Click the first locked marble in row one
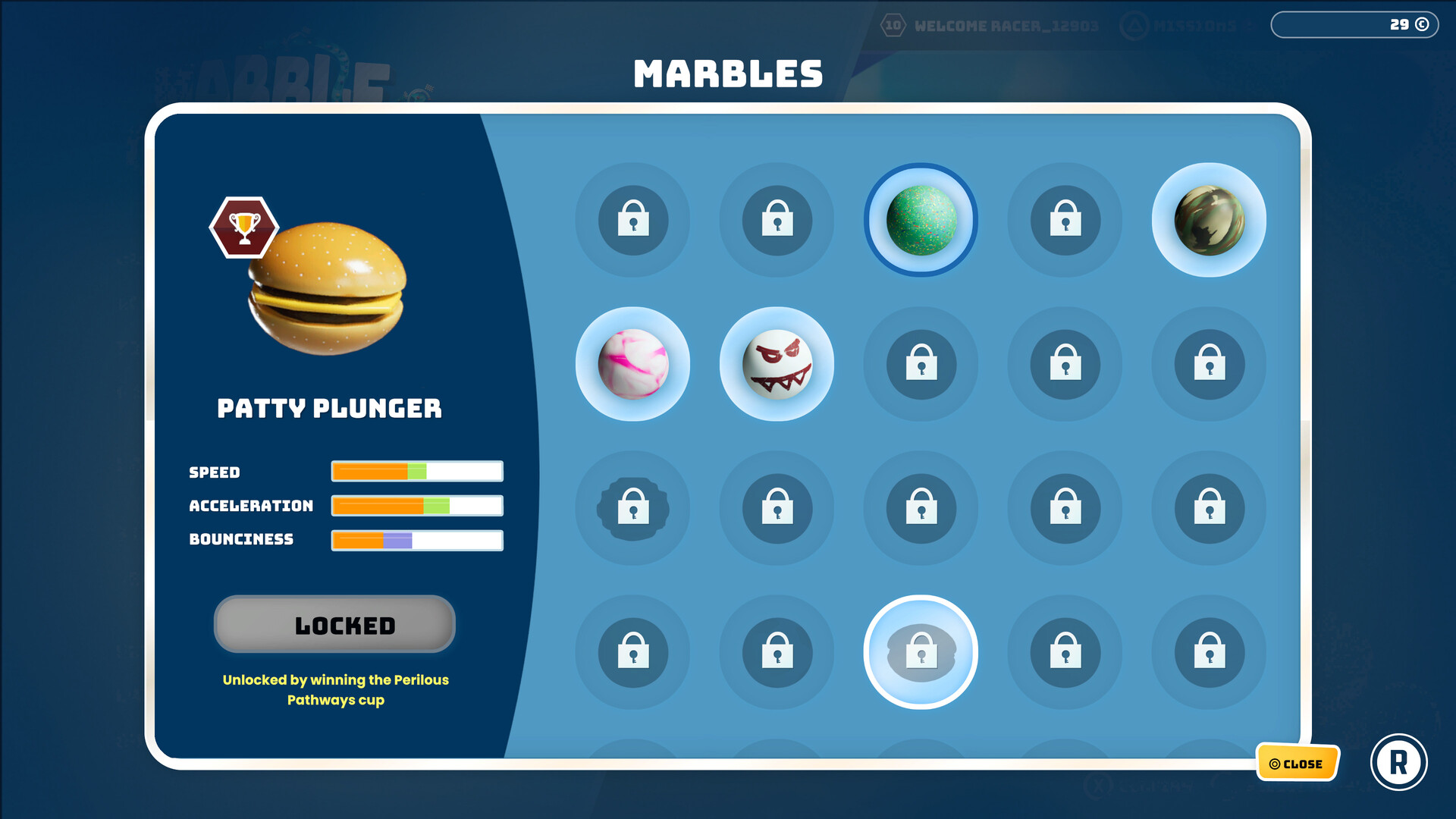Image resolution: width=1456 pixels, height=819 pixels. (633, 220)
